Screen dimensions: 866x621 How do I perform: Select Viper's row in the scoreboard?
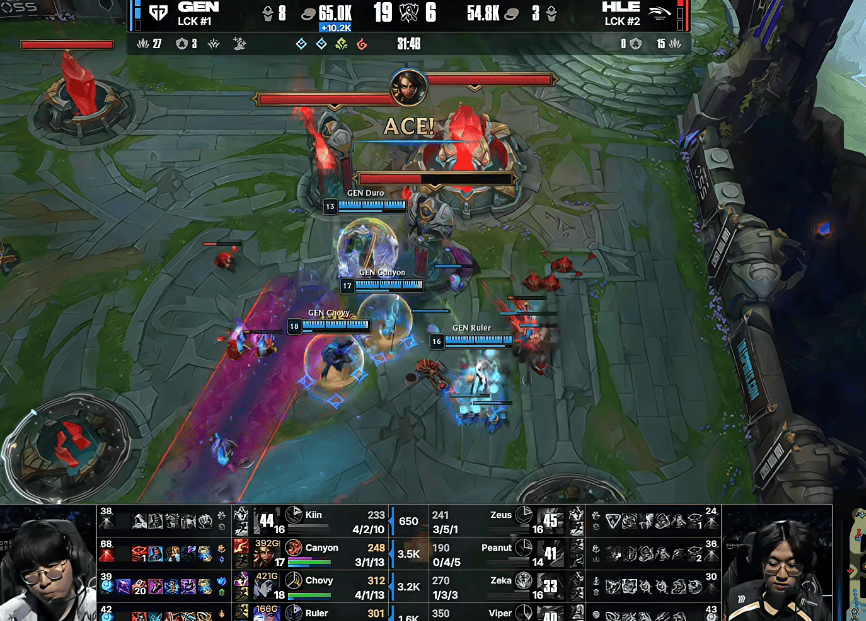[500, 610]
